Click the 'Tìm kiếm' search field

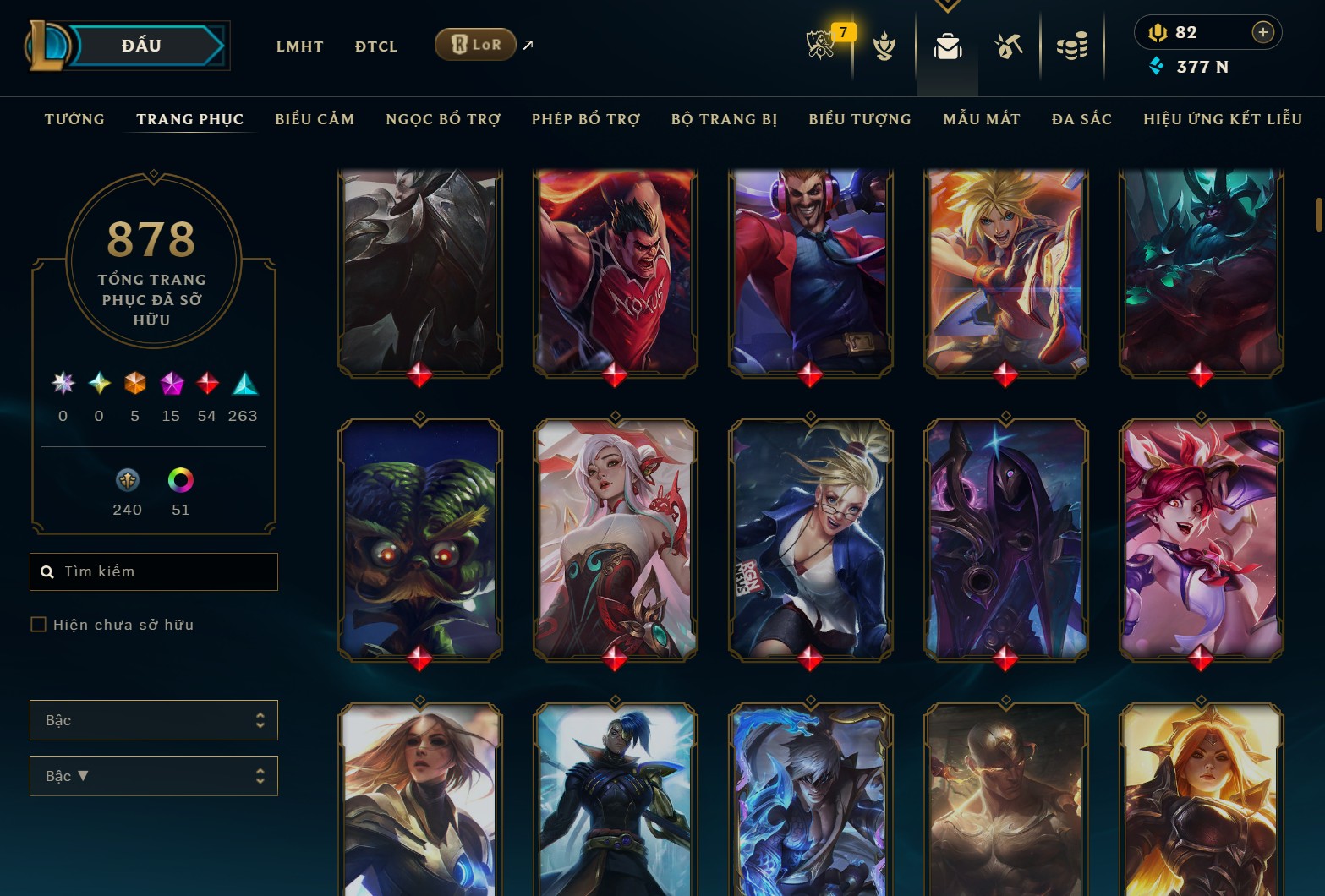click(153, 571)
